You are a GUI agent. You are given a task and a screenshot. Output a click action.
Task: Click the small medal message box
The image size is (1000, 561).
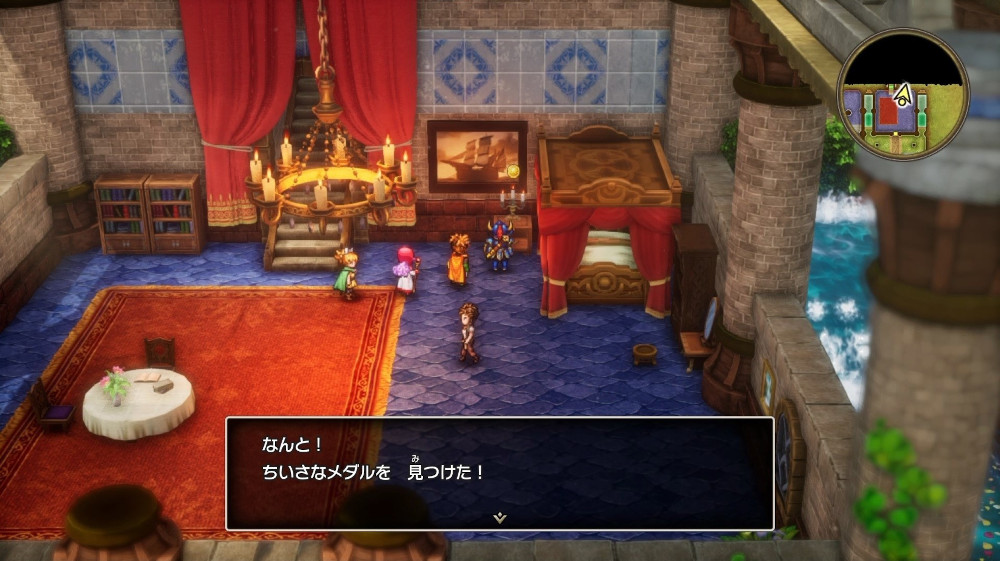coord(500,470)
